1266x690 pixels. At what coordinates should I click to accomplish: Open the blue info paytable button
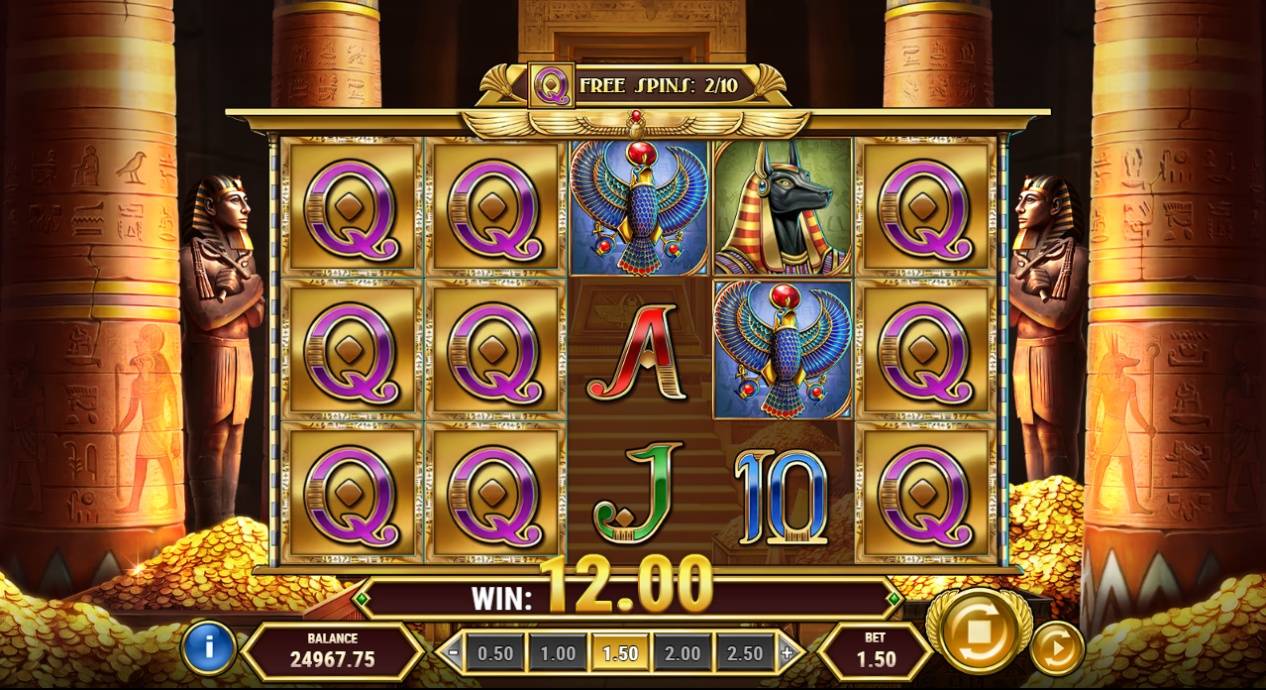pos(208,647)
